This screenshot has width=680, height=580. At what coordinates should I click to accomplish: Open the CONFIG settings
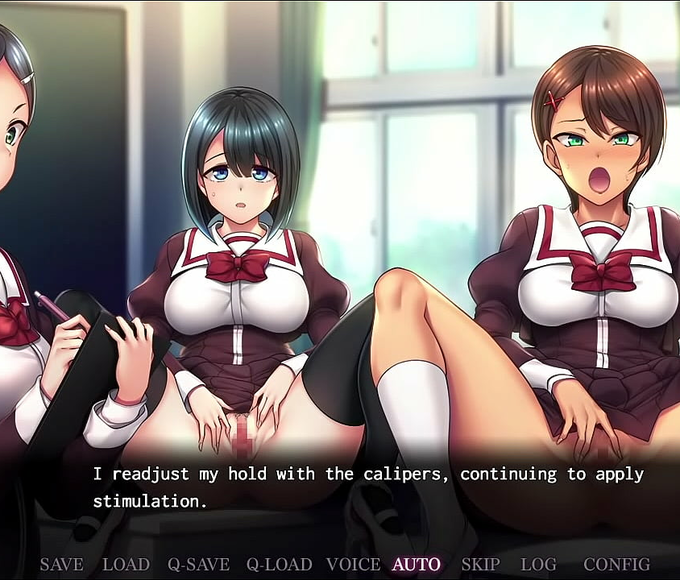[616, 565]
